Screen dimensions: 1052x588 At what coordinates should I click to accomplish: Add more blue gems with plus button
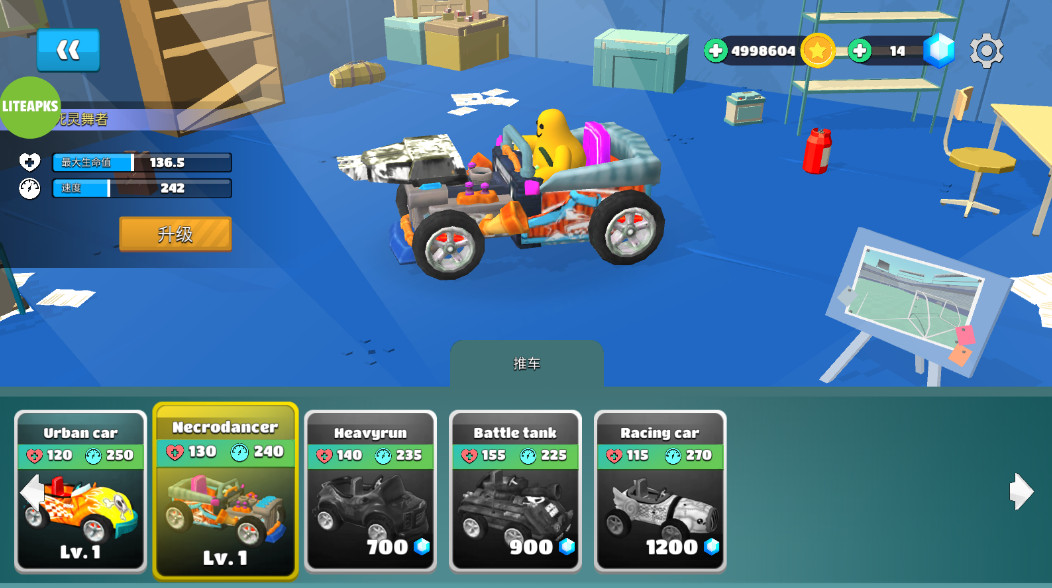click(x=860, y=51)
